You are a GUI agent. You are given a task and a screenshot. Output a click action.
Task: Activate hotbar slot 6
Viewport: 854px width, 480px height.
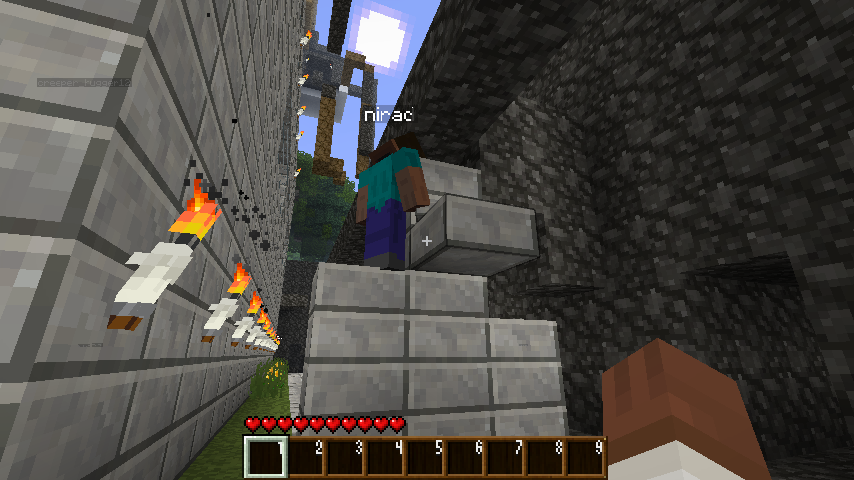click(465, 458)
